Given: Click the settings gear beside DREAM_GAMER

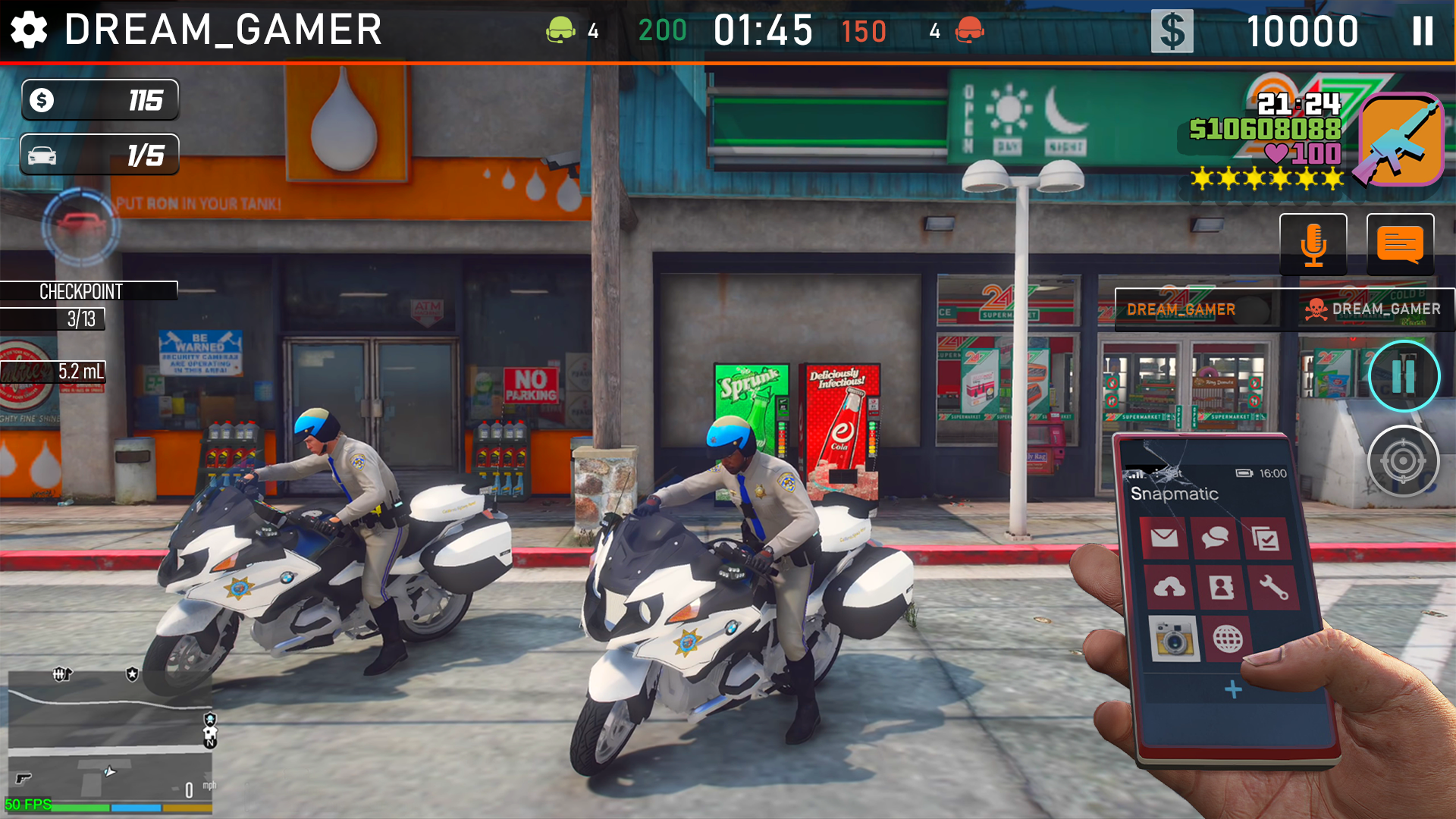Looking at the screenshot, I should [x=29, y=30].
